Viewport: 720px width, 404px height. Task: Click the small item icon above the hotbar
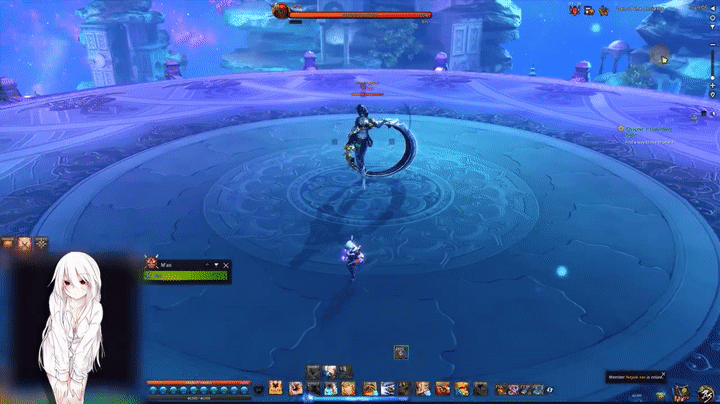[400, 351]
